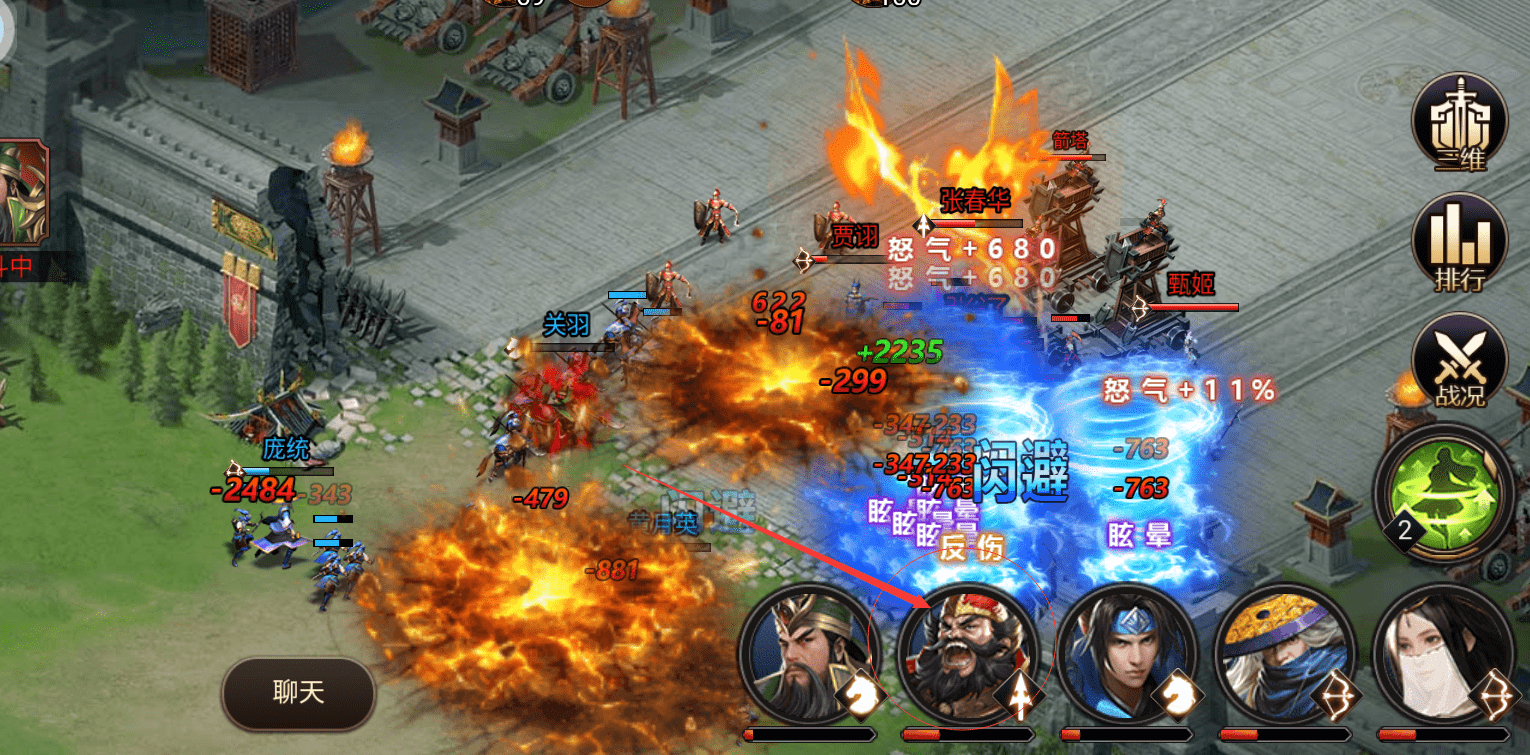This screenshot has height=755, width=1530.
Task: Choose the roaring black-bearded warrior portrait
Action: (967, 653)
